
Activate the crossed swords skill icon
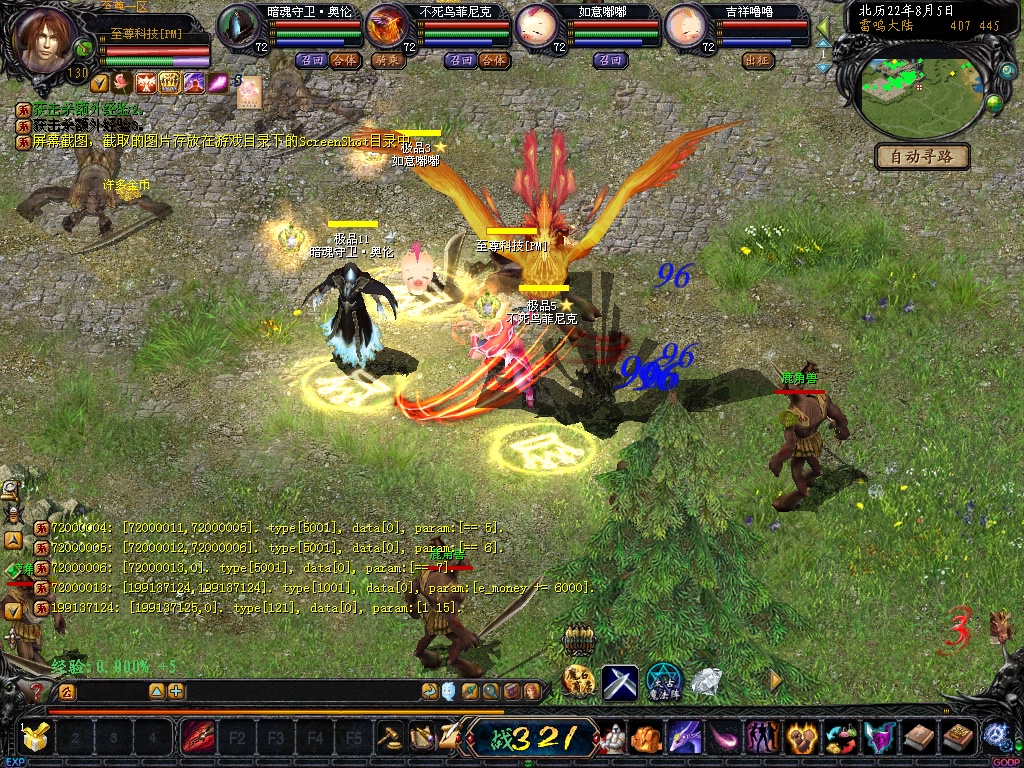coord(620,683)
